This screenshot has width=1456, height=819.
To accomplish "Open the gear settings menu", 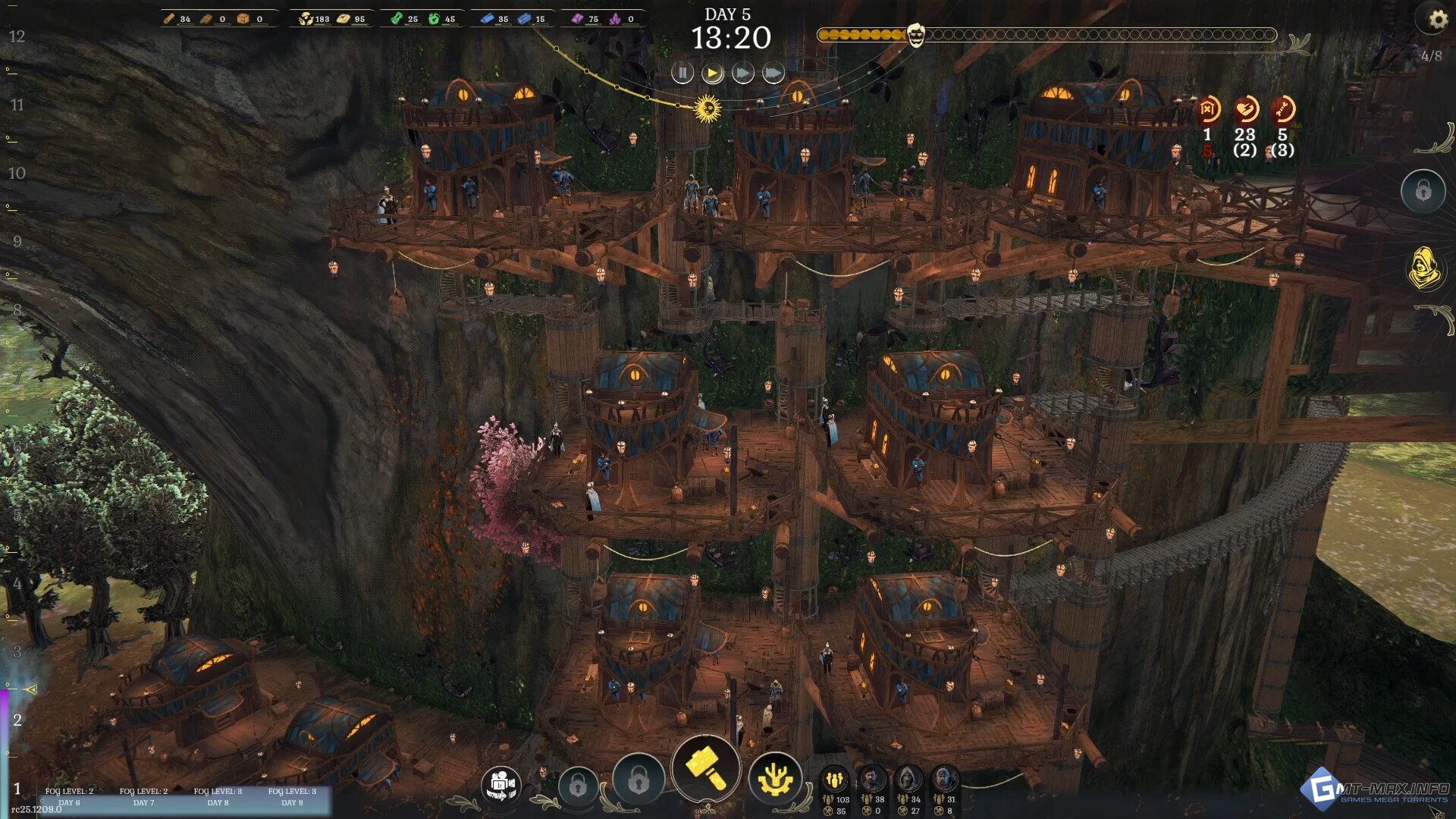I will tap(1436, 20).
